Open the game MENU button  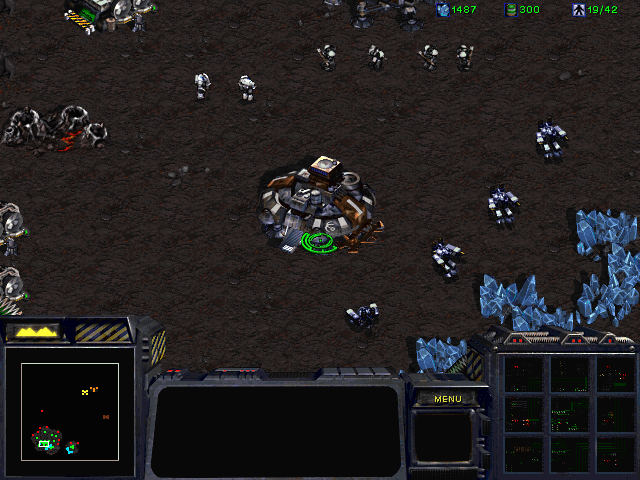[447, 399]
